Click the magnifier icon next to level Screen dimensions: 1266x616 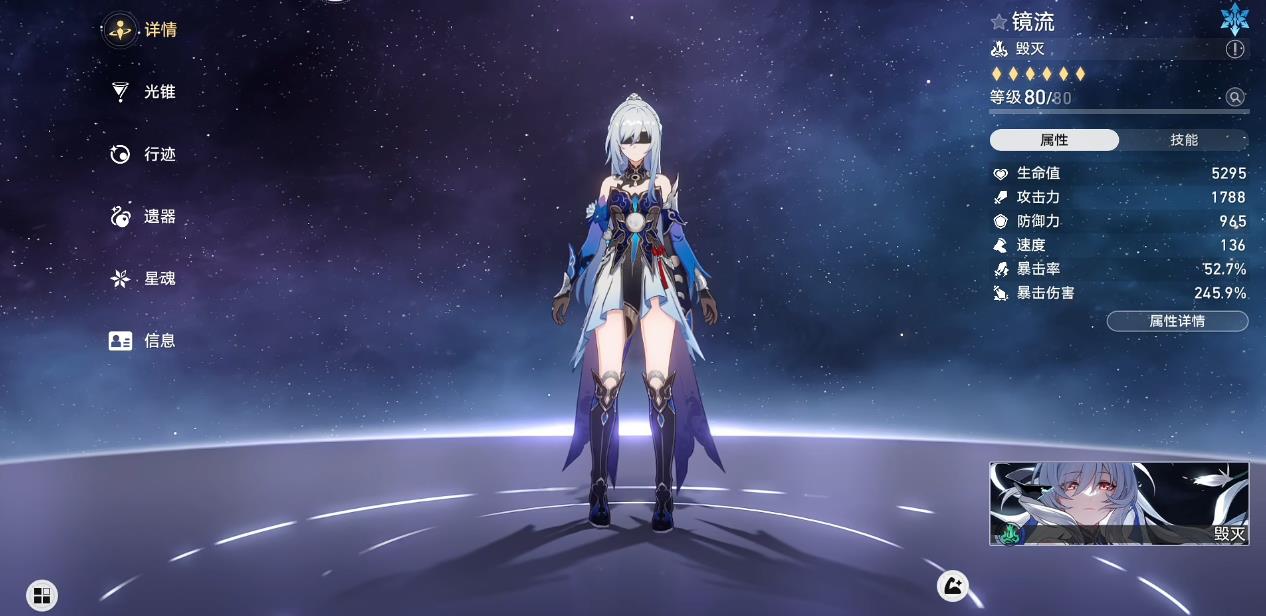click(1235, 97)
